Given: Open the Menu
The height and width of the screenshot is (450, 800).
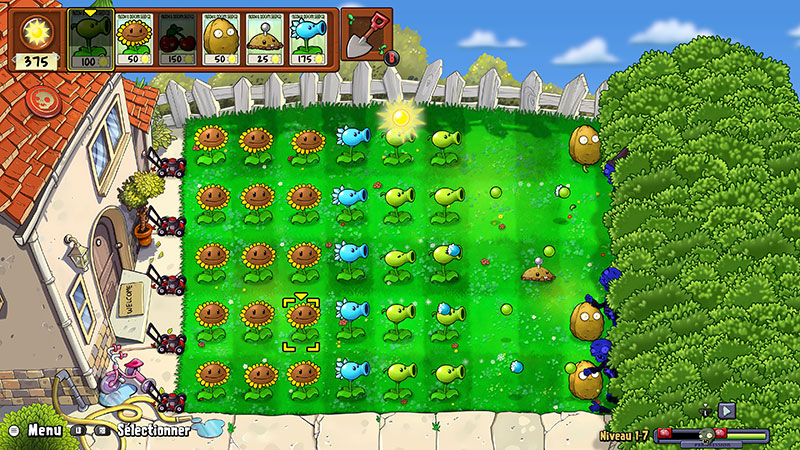Looking at the screenshot, I should click(x=44, y=430).
